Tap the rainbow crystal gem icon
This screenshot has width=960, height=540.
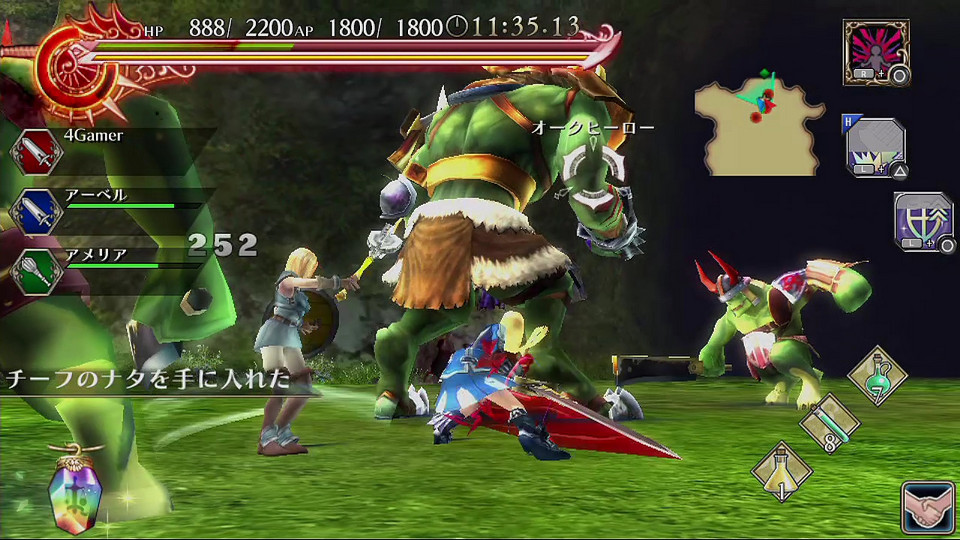[x=75, y=492]
